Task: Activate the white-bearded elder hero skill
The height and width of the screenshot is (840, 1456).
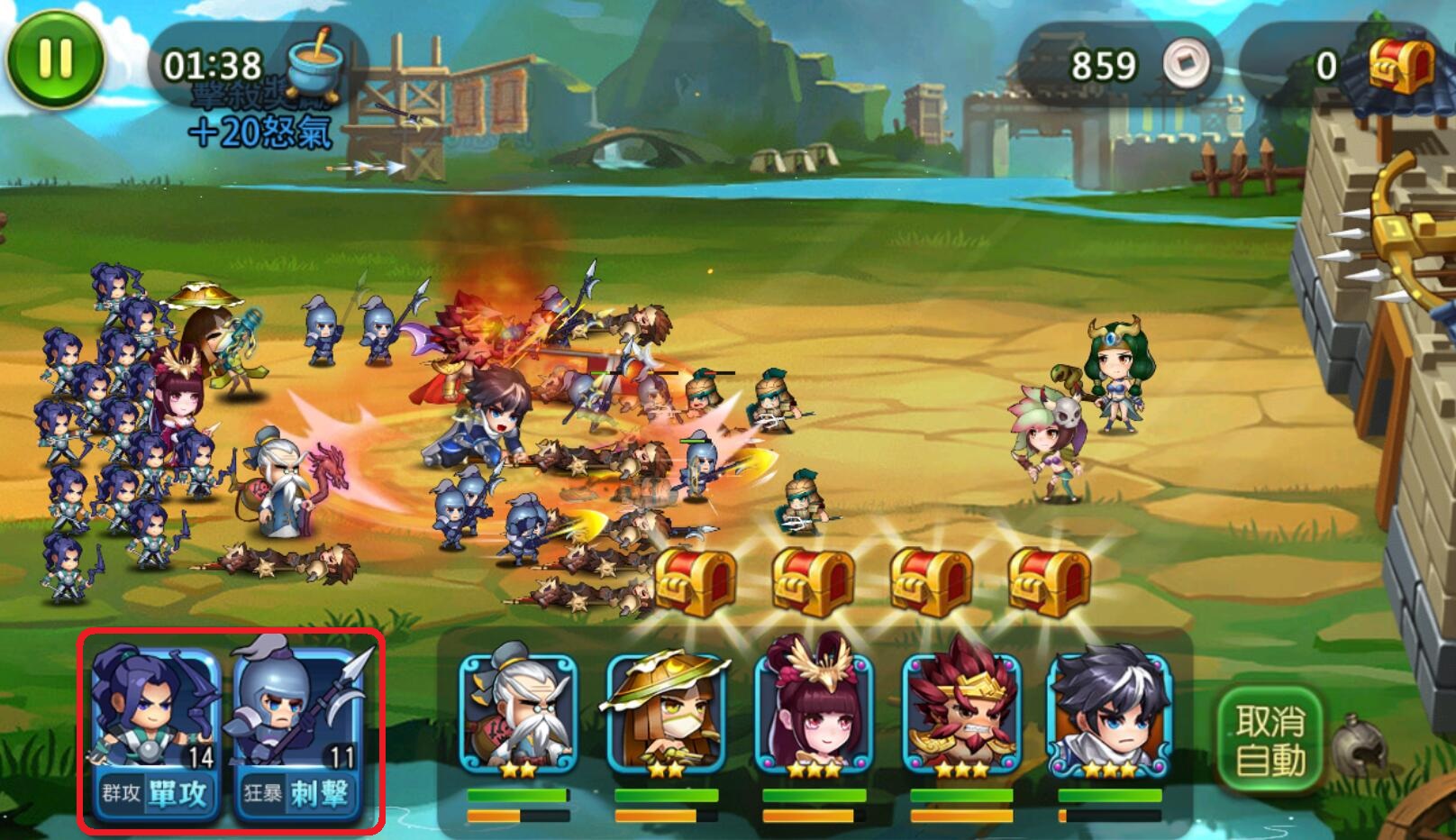Action: pos(517,712)
